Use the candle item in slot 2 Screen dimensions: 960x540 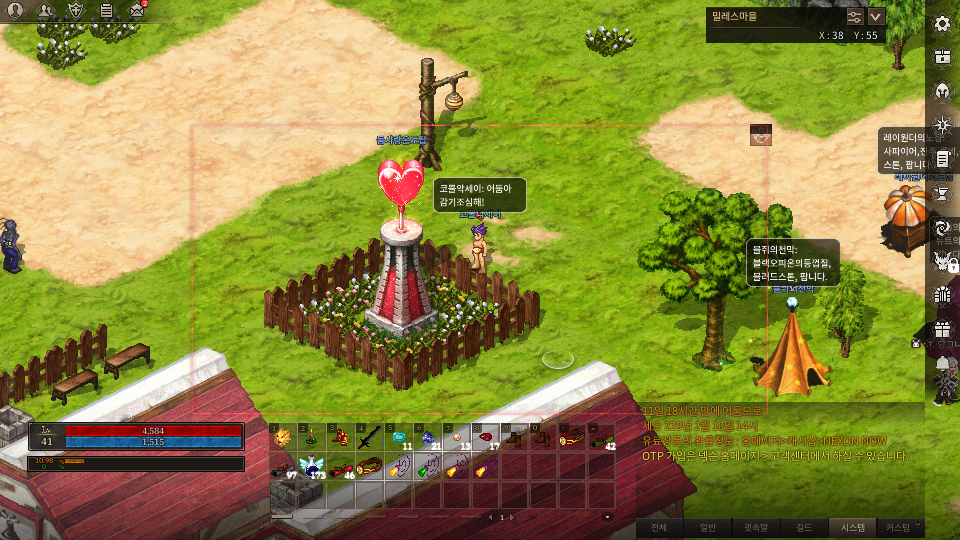click(x=312, y=437)
